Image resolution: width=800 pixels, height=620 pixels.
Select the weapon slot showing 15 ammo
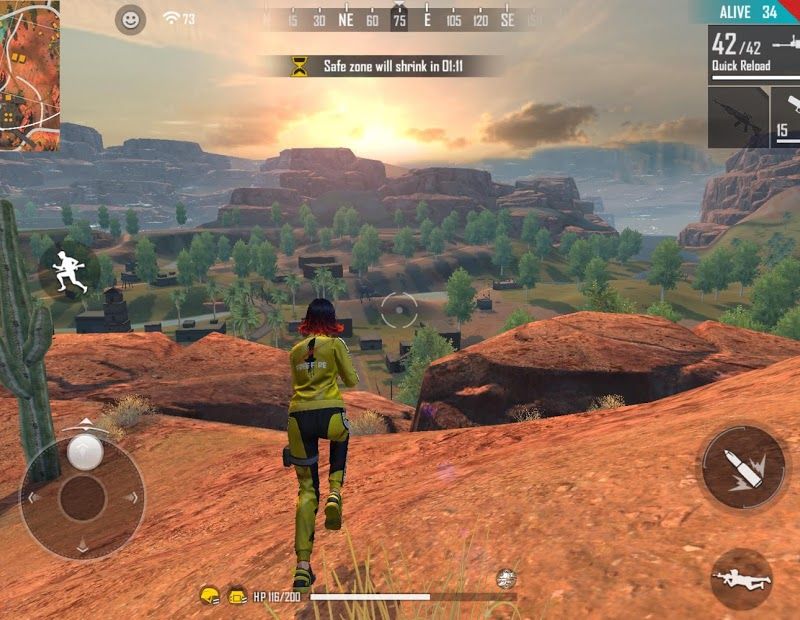pos(786,117)
